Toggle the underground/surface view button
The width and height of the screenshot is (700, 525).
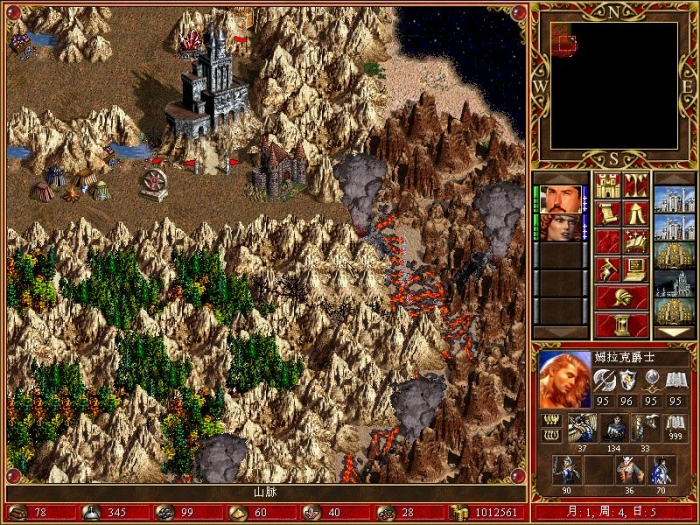[635, 186]
